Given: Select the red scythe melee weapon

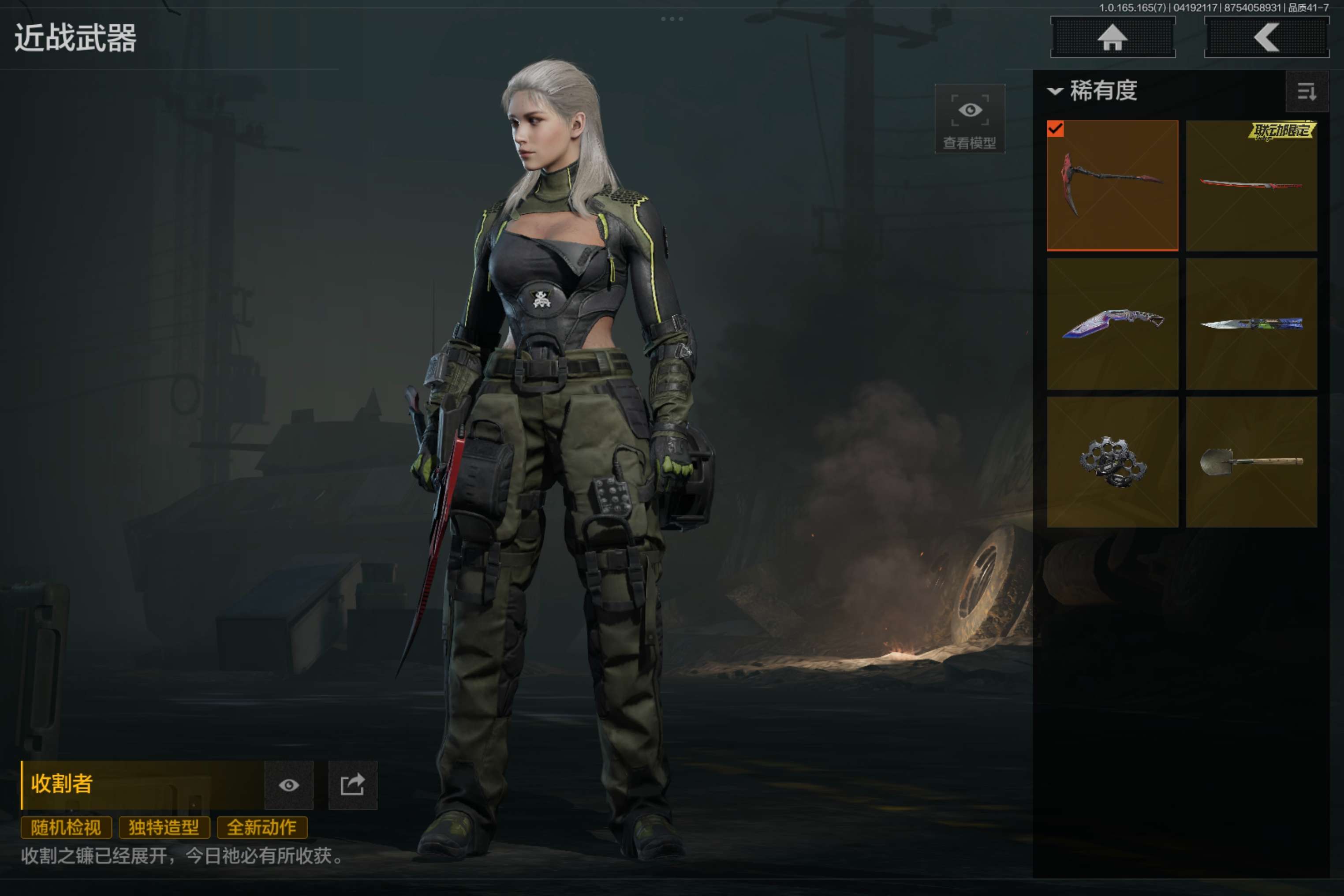Looking at the screenshot, I should (x=1112, y=186).
